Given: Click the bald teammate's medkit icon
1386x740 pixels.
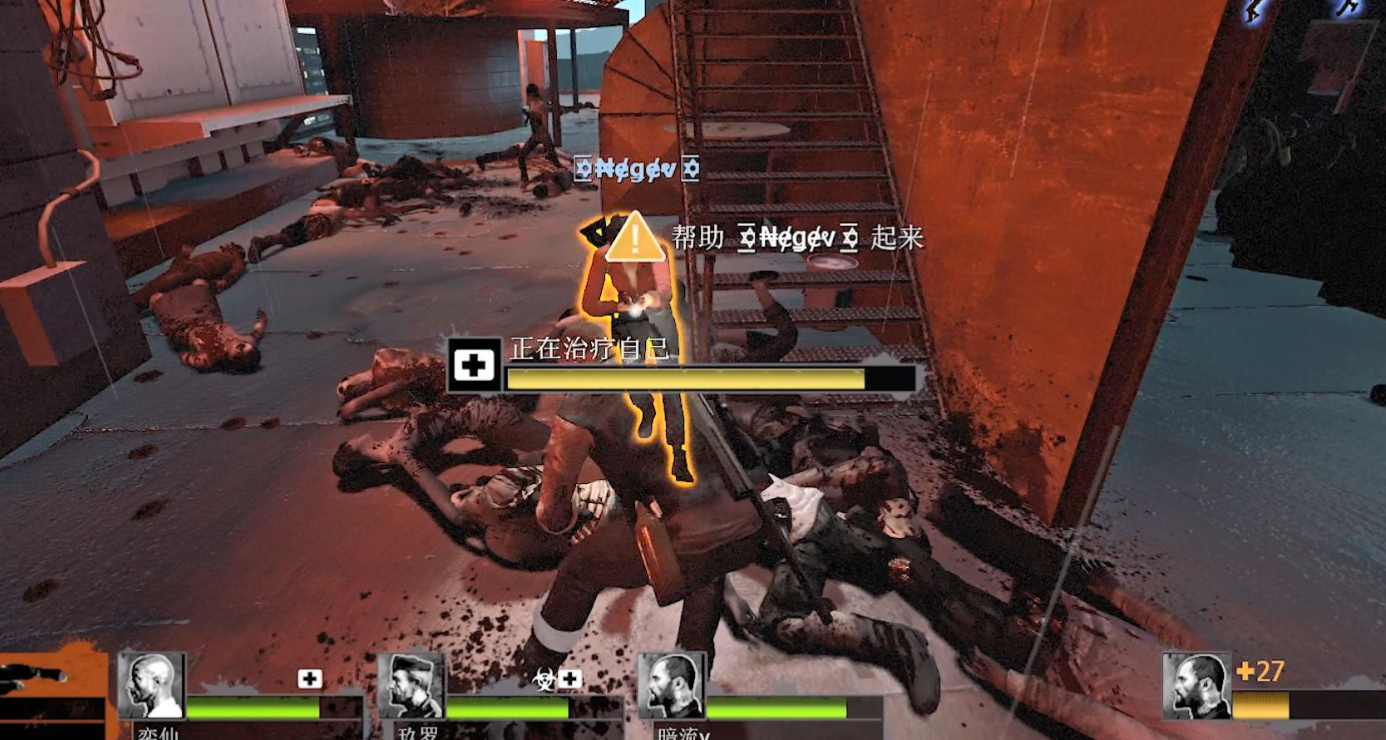Looking at the screenshot, I should tap(310, 680).
